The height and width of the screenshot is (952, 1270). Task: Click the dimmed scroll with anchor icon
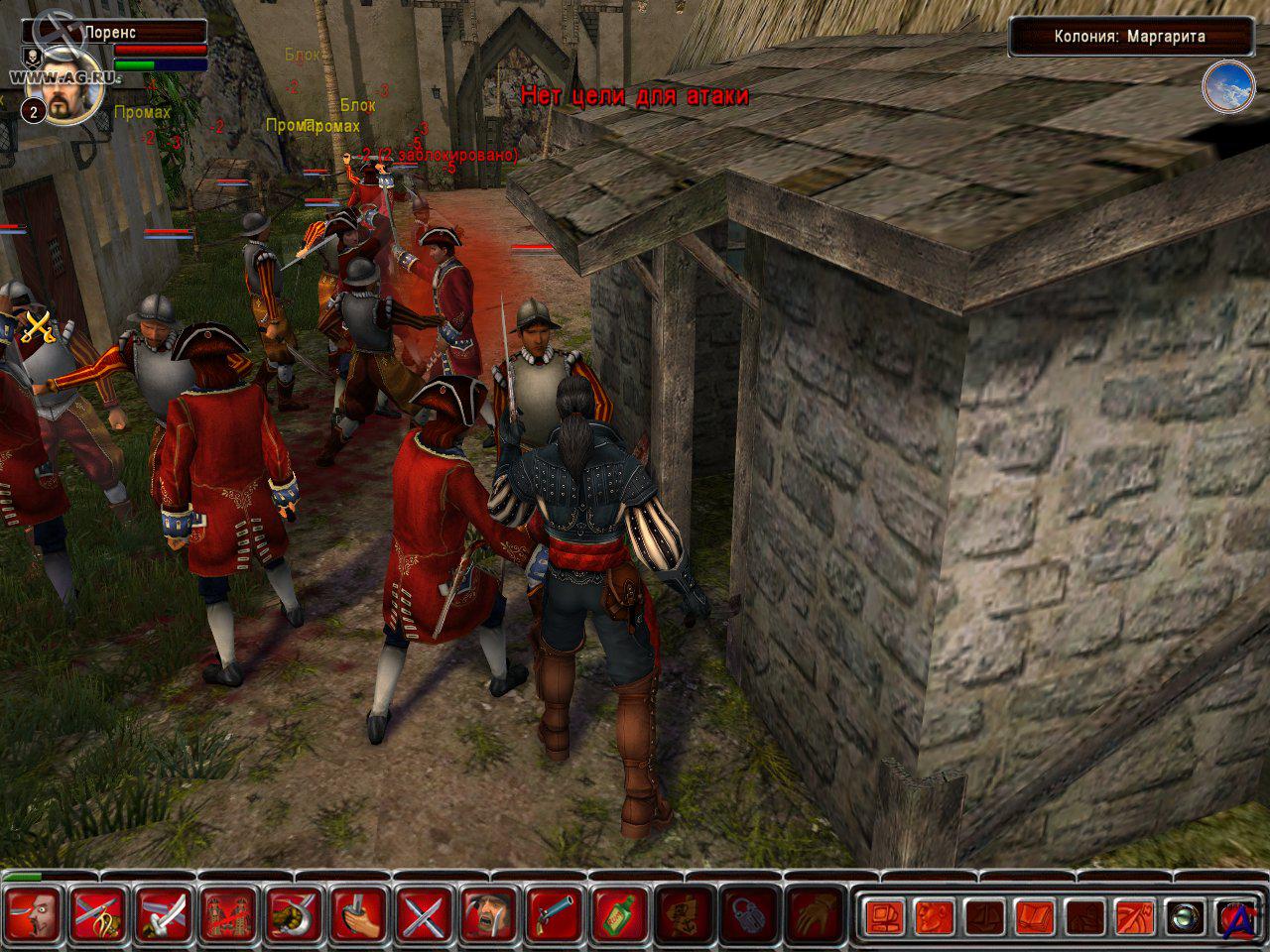click(686, 913)
